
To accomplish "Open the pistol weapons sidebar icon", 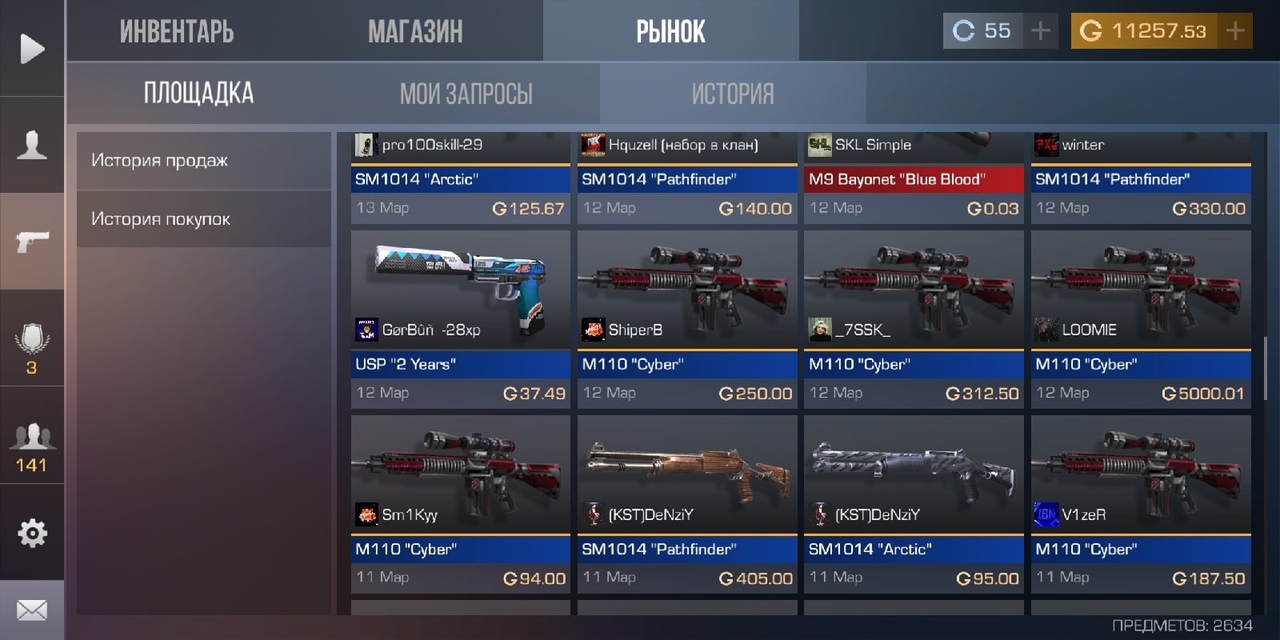I will pyautogui.click(x=32, y=242).
